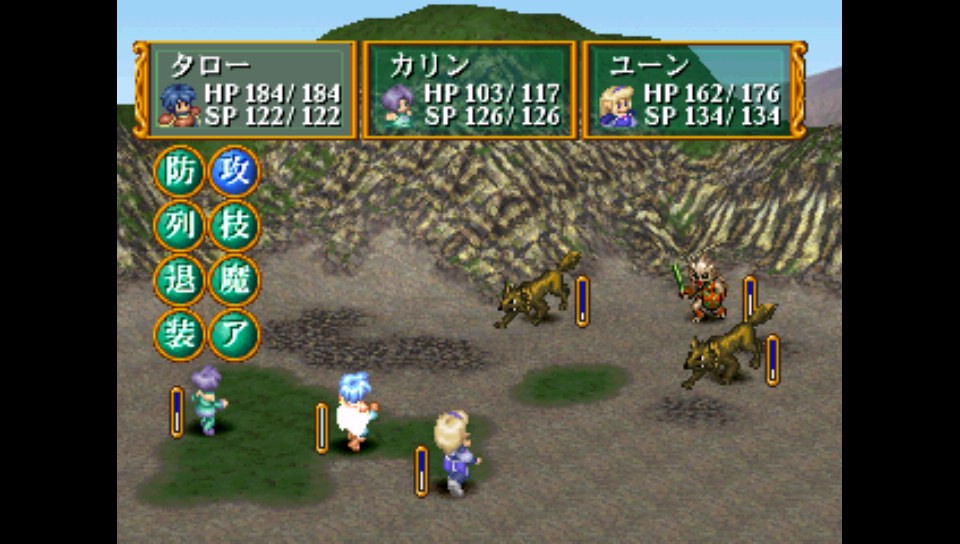Choose the 退 retreat command
The width and height of the screenshot is (960, 544).
[x=179, y=280]
